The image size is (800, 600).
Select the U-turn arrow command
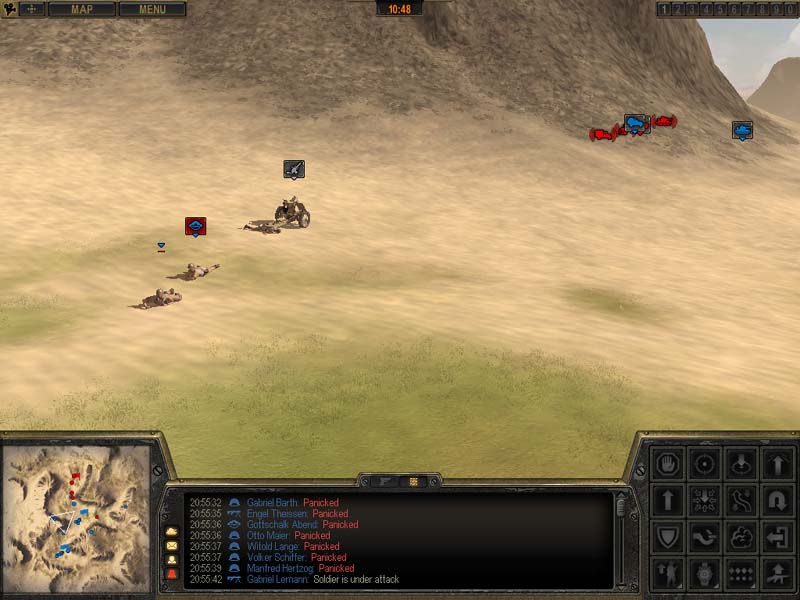779,500
